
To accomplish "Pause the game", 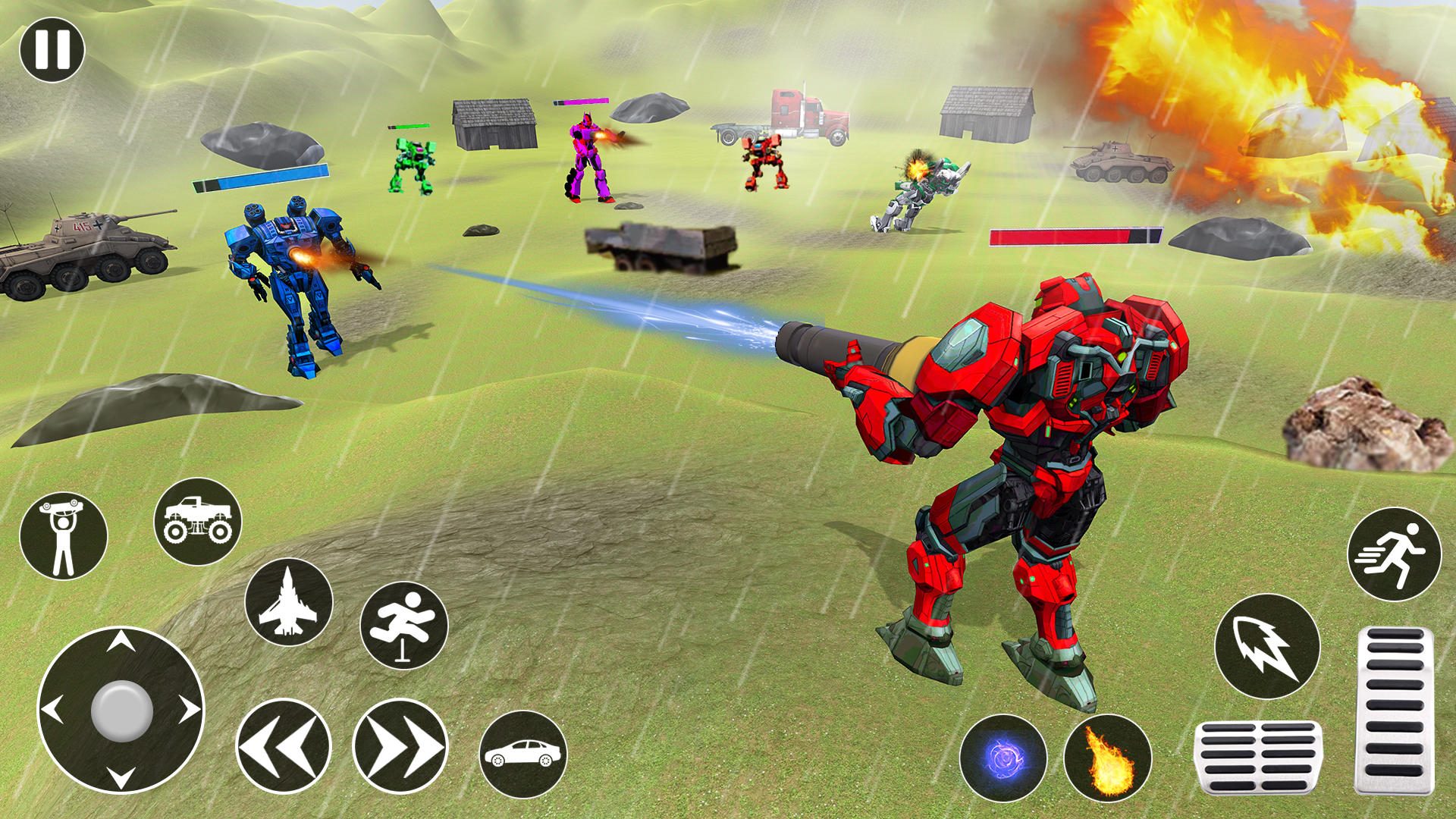I will click(x=53, y=49).
